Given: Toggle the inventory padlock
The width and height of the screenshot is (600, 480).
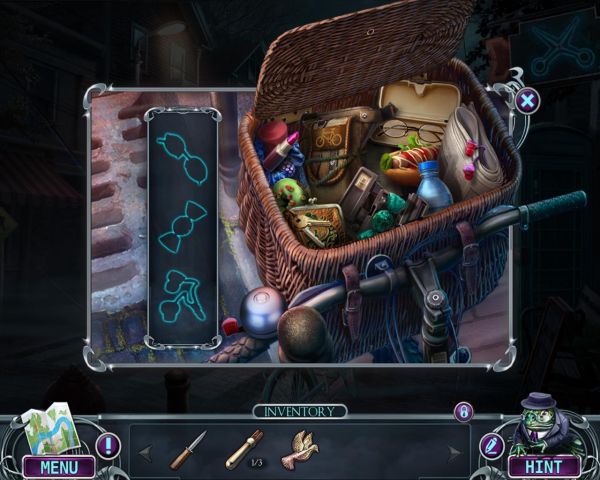Looking at the screenshot, I should pos(463,411).
